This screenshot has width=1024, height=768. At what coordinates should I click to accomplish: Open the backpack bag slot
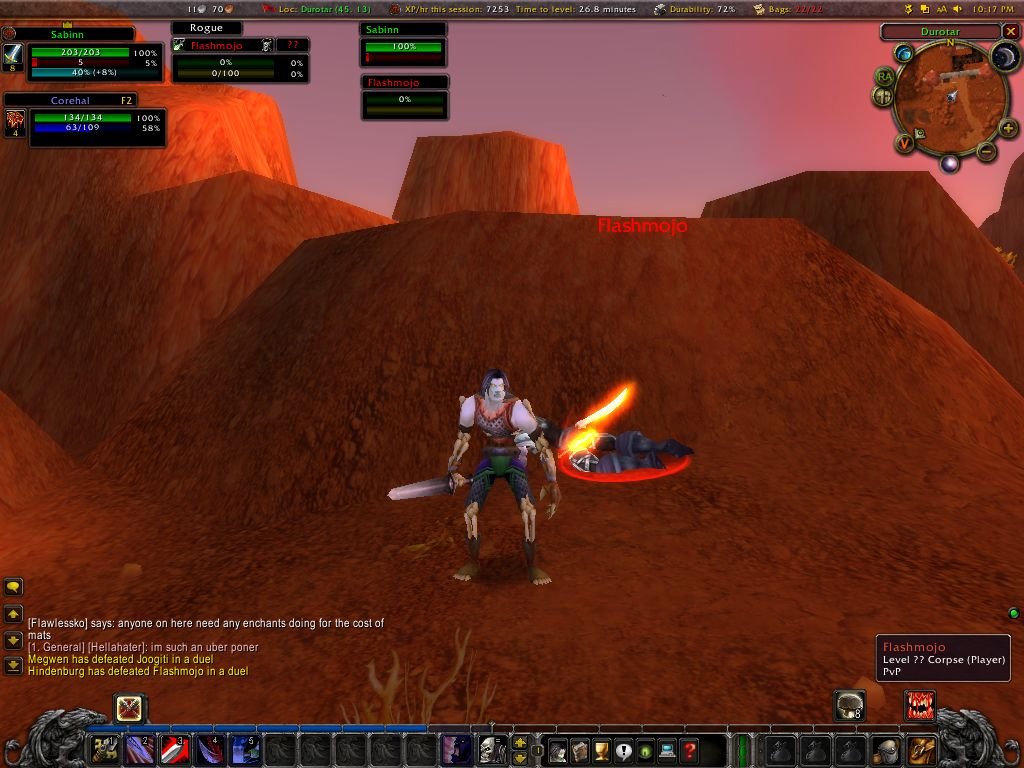(921, 749)
